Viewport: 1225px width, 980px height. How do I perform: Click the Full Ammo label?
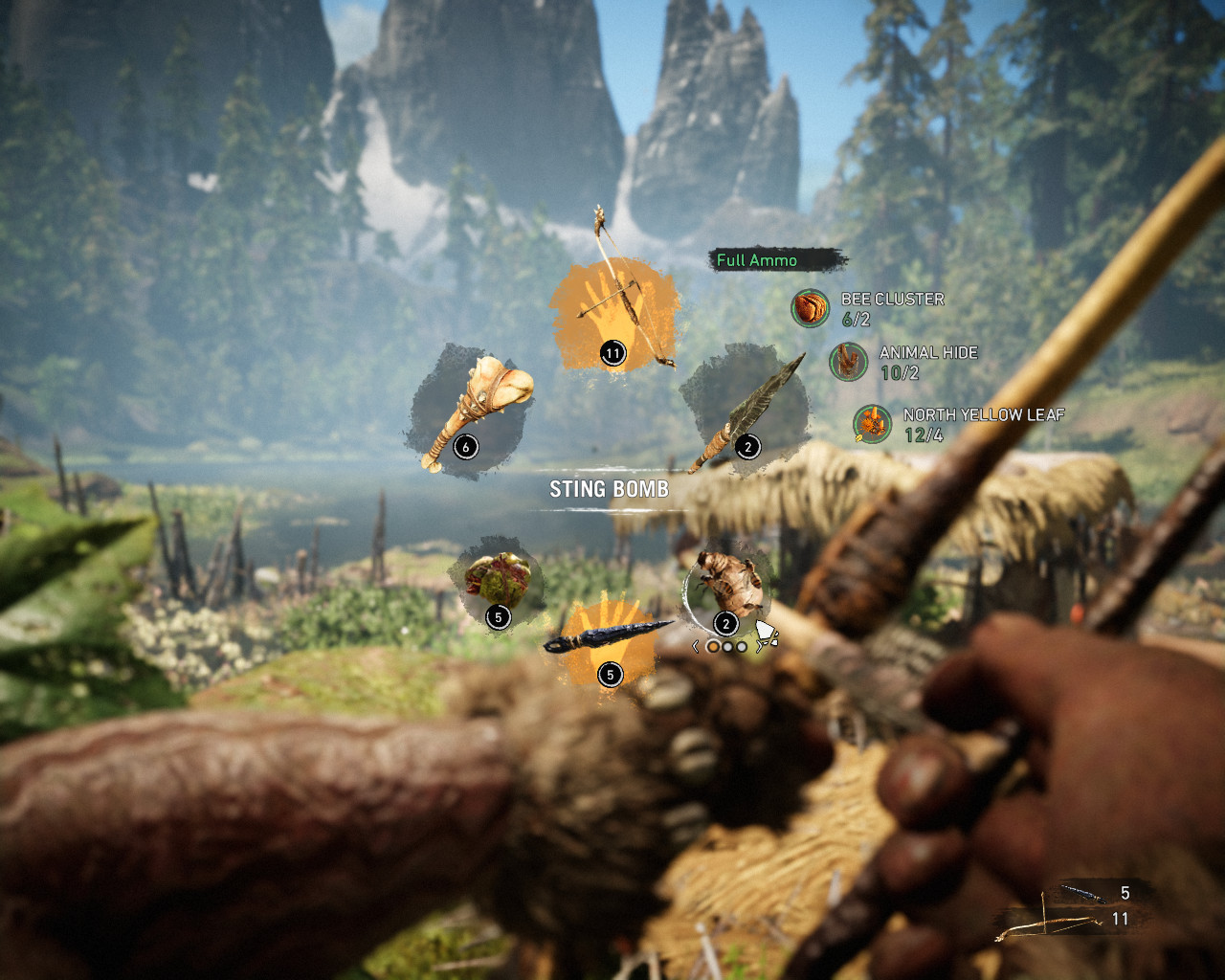pos(758,260)
